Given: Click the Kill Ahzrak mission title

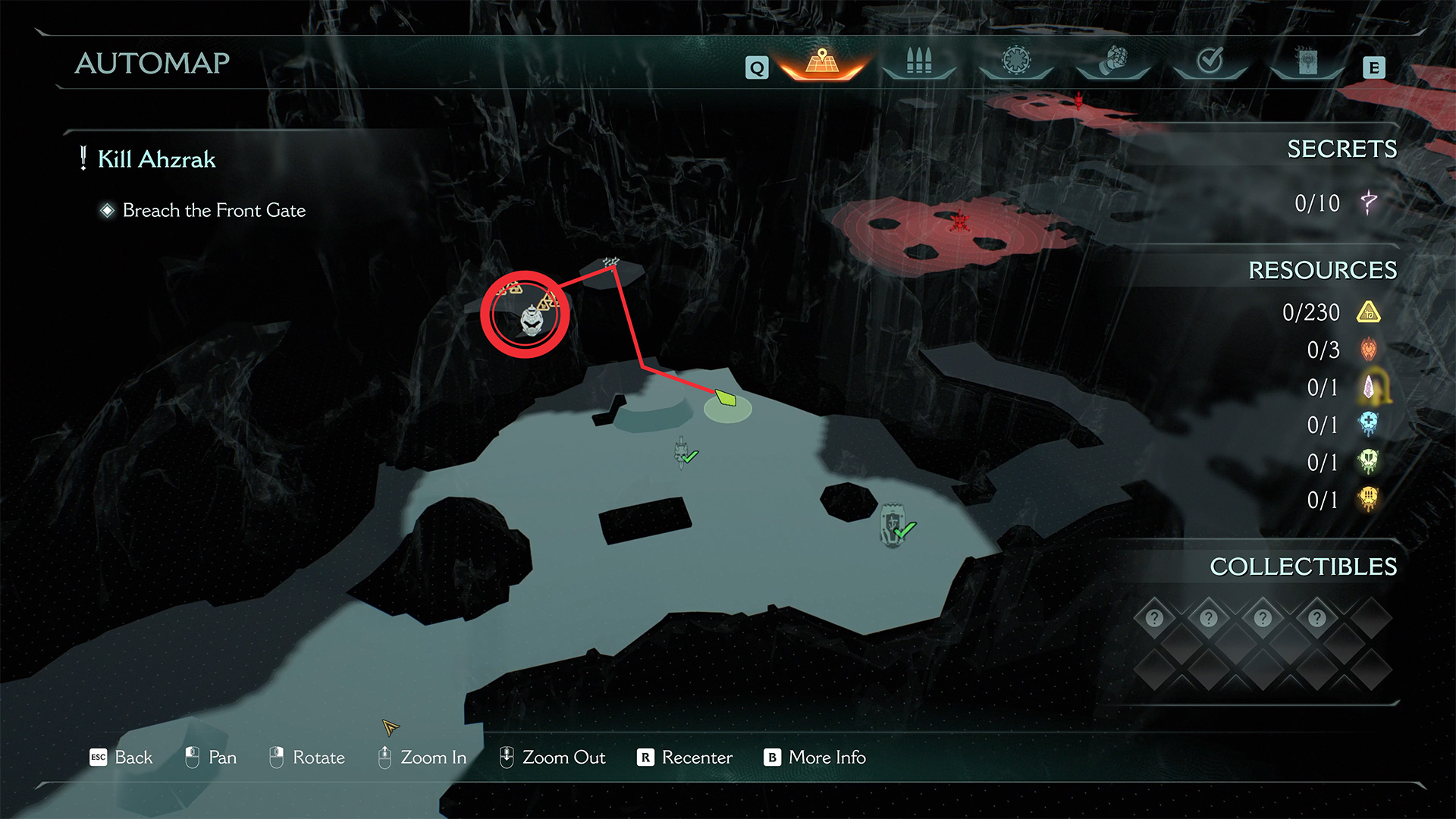Looking at the screenshot, I should tap(156, 159).
